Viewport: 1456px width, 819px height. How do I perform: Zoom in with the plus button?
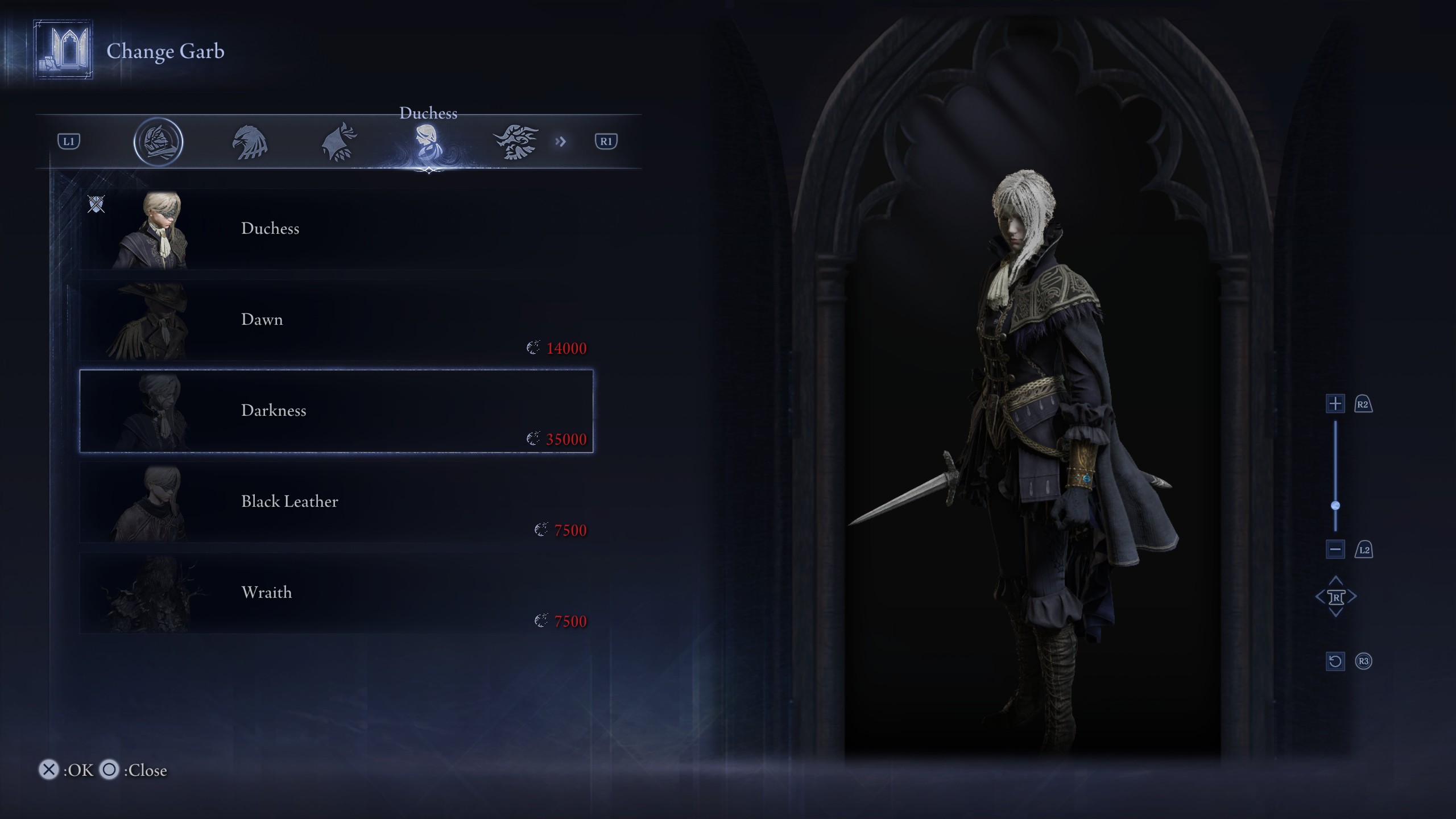(x=1335, y=404)
